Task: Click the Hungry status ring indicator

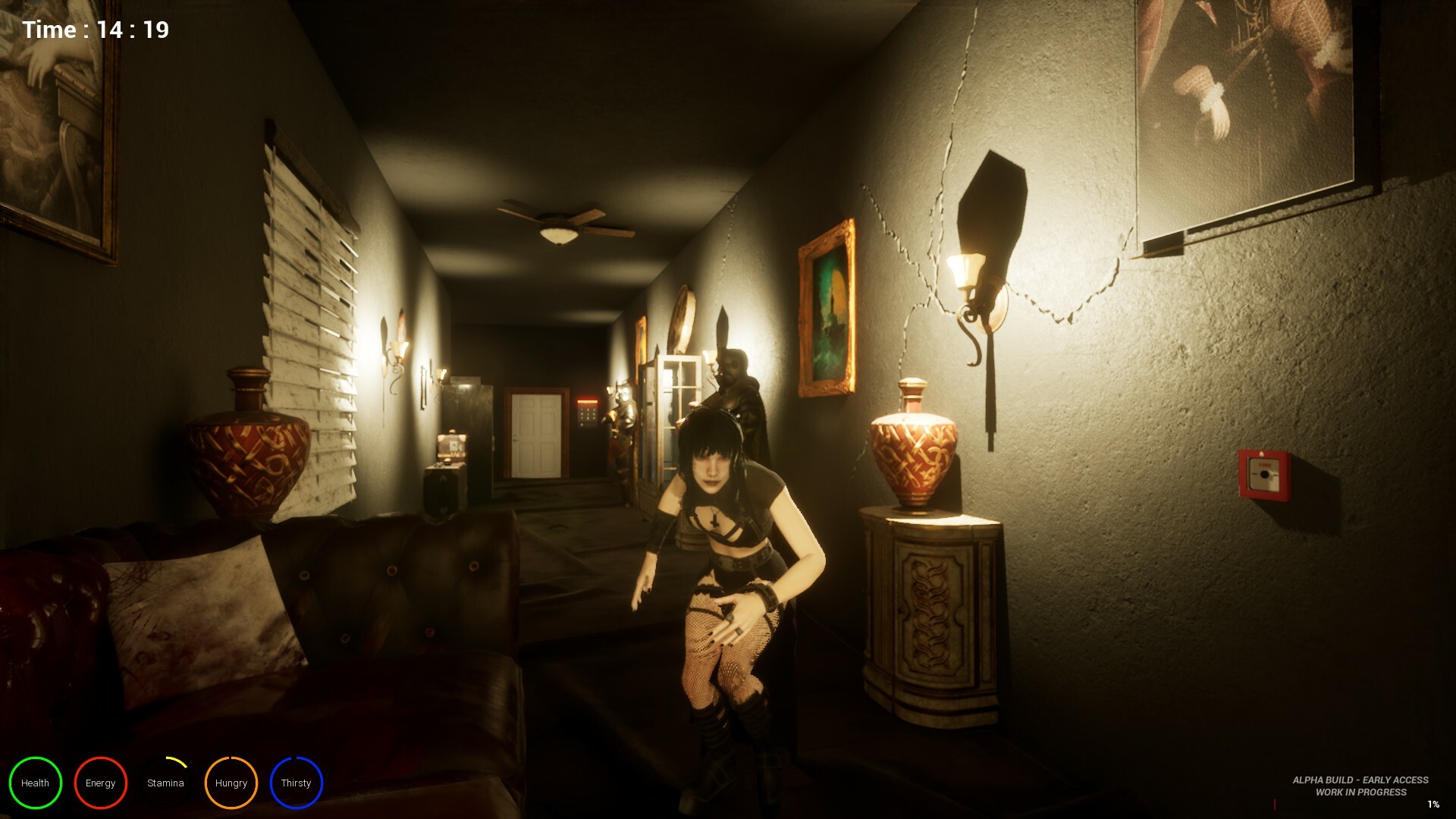Action: tap(231, 783)
